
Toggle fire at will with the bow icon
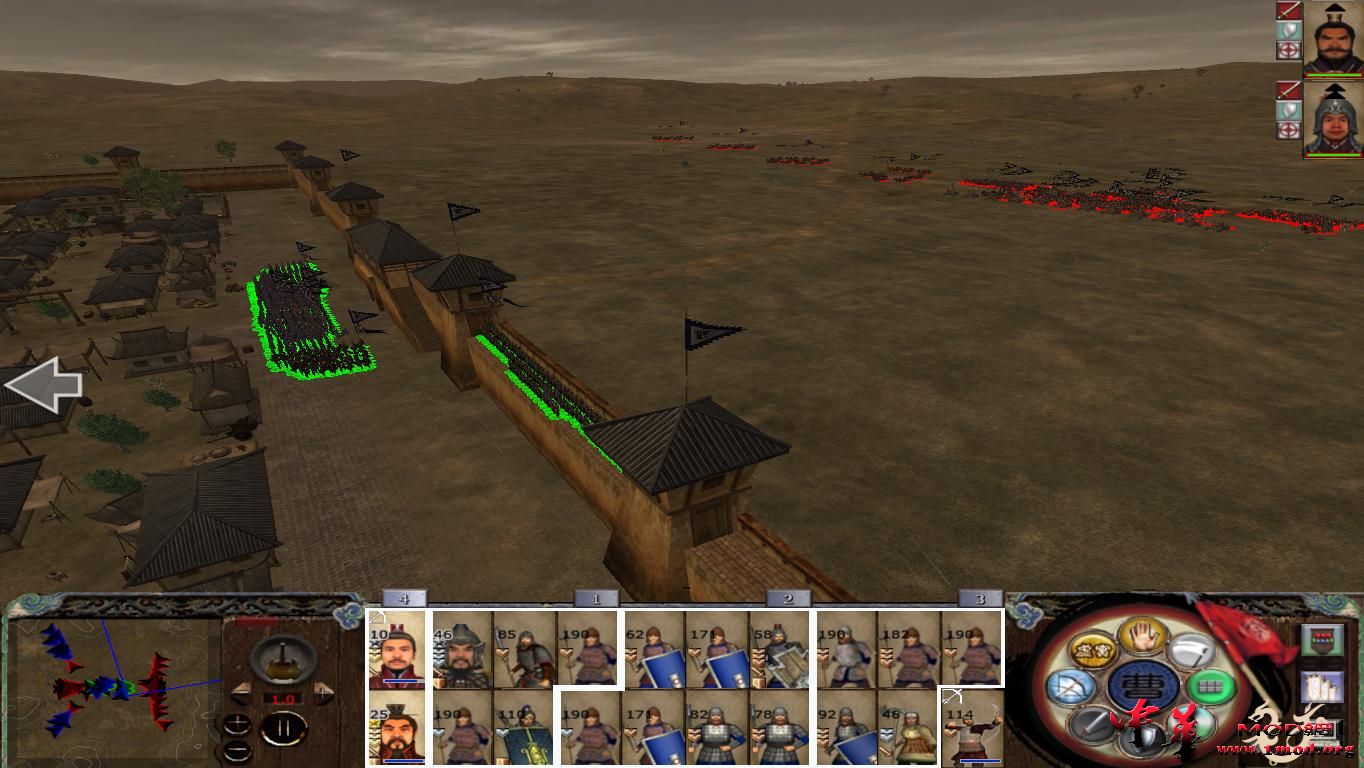click(1070, 687)
